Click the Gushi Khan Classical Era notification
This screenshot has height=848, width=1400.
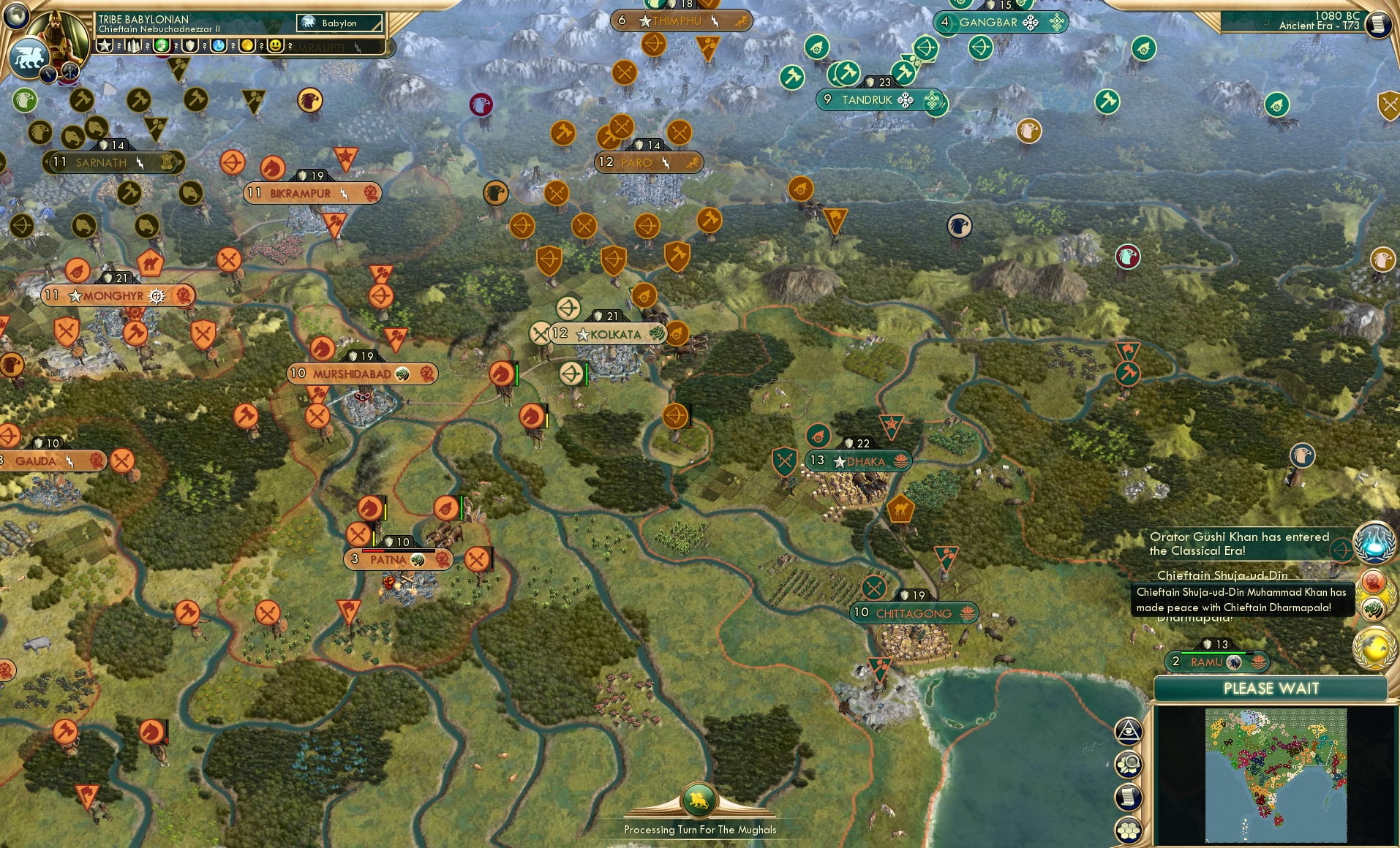1243,544
